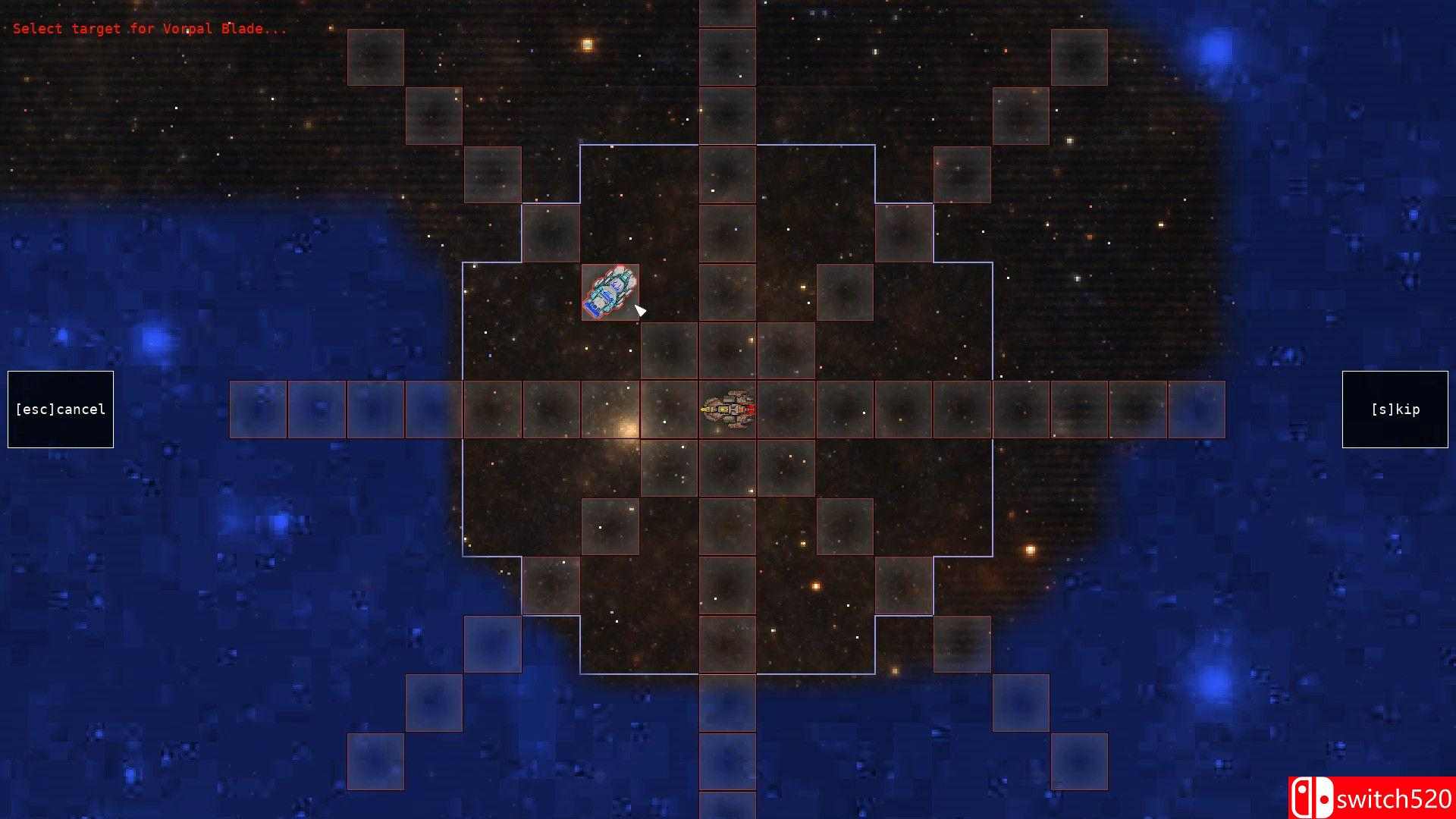
Task: Target the blue enemy ship with Vorpal Blade
Action: [610, 292]
